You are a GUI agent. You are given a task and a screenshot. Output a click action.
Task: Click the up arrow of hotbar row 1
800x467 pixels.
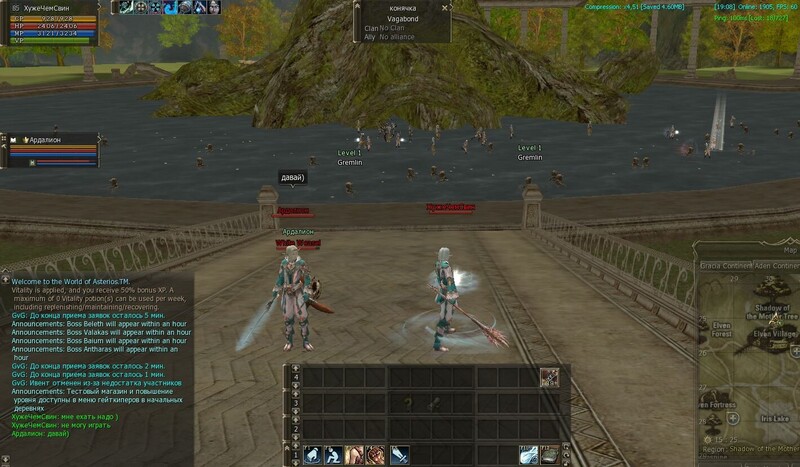point(295,445)
